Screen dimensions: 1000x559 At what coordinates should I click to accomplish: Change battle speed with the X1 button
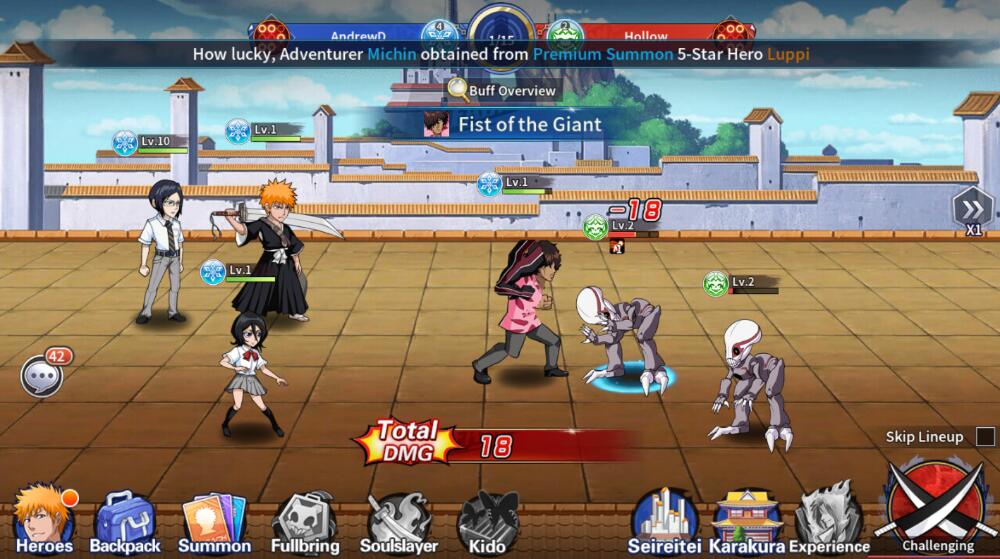(x=972, y=212)
